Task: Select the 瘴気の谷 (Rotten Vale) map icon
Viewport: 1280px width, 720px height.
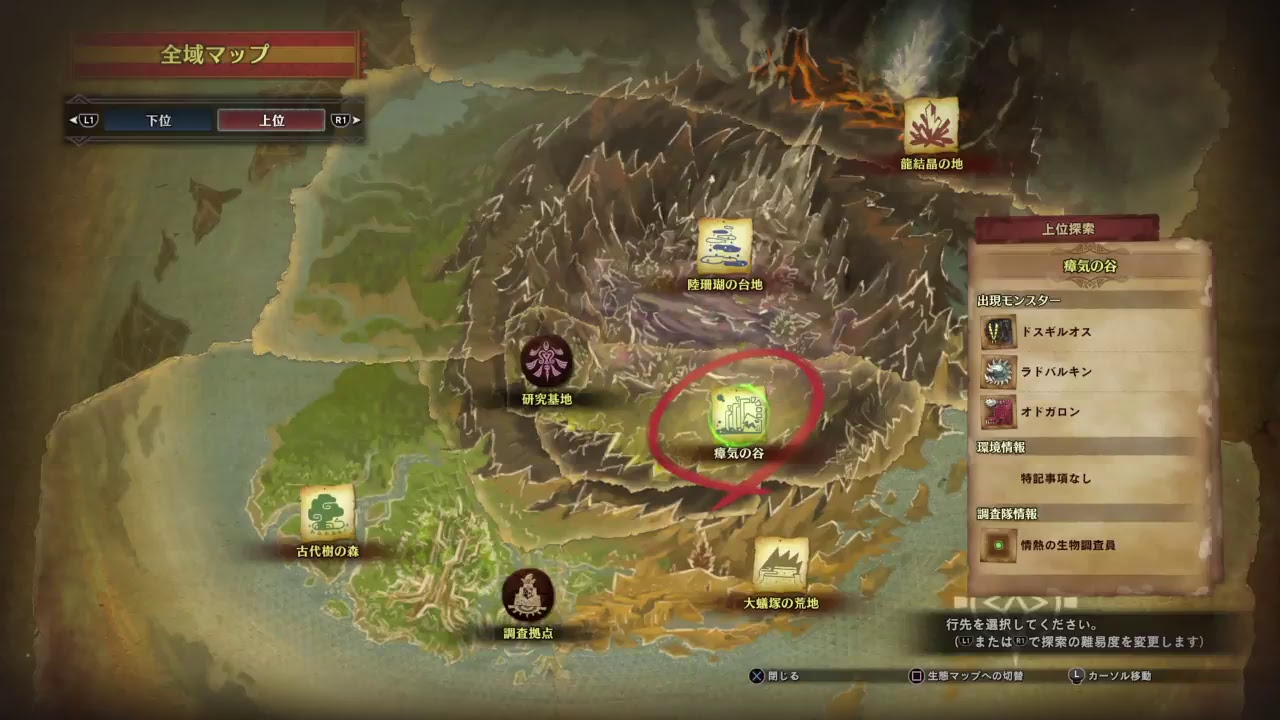Action: (737, 412)
